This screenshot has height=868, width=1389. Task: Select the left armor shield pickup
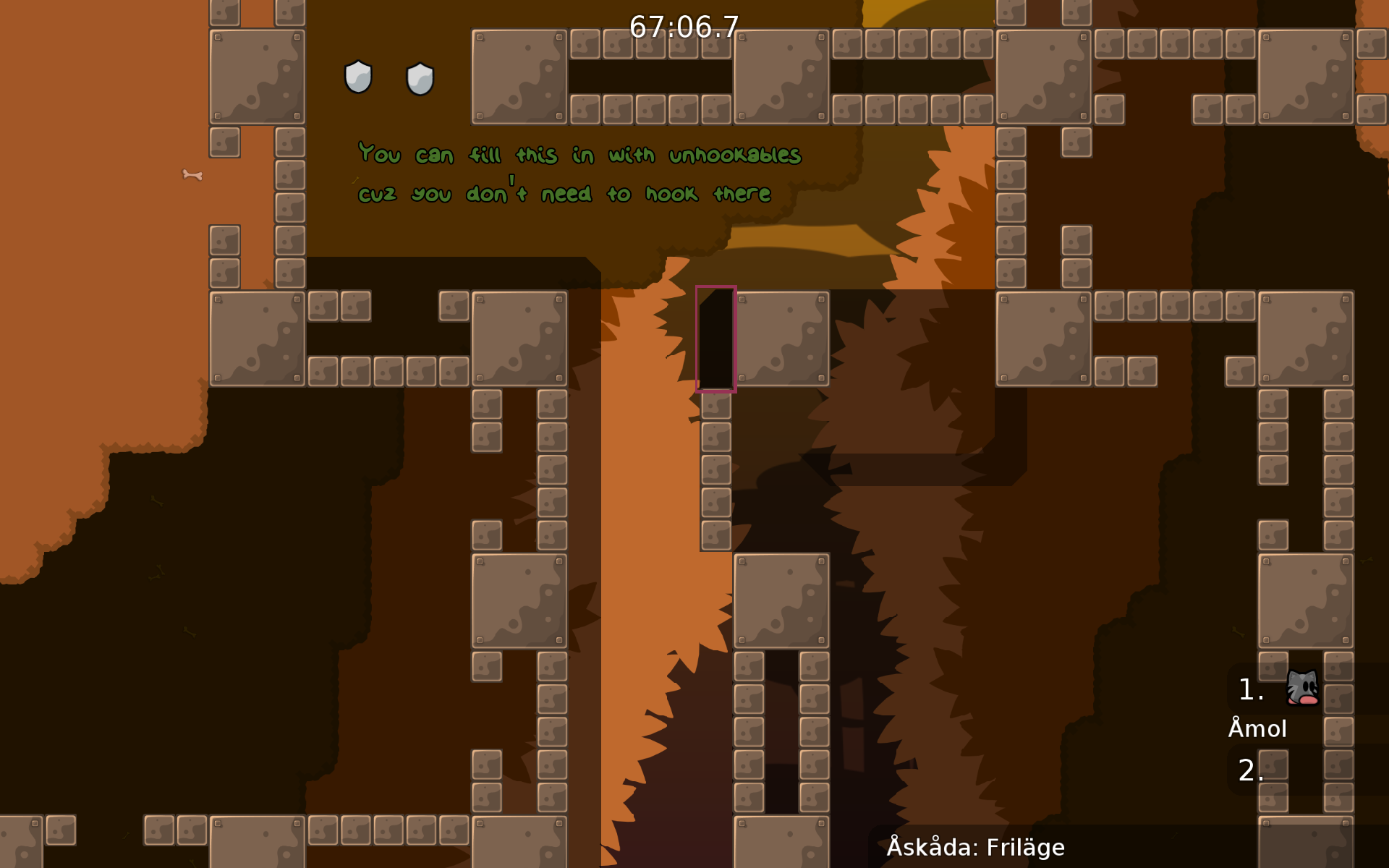(357, 78)
